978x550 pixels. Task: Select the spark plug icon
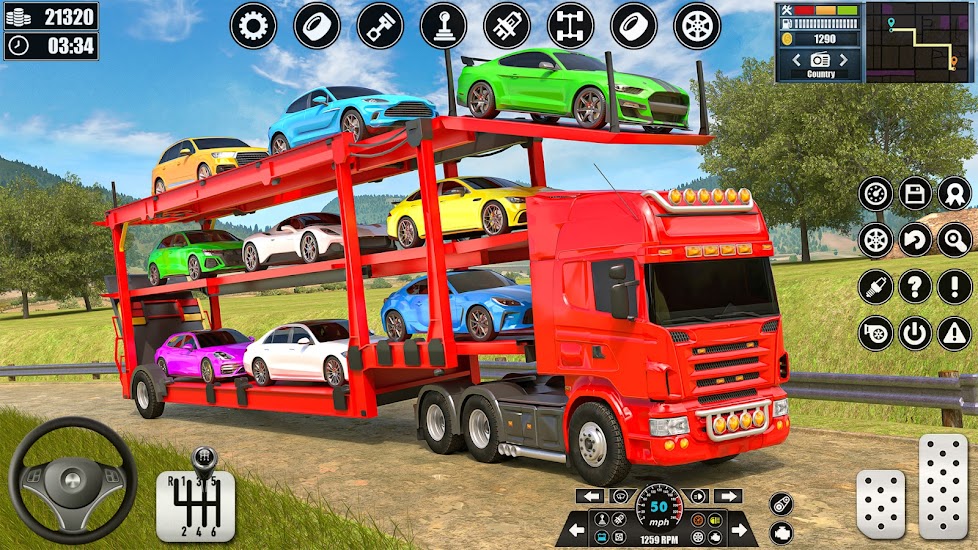pyautogui.click(x=875, y=287)
